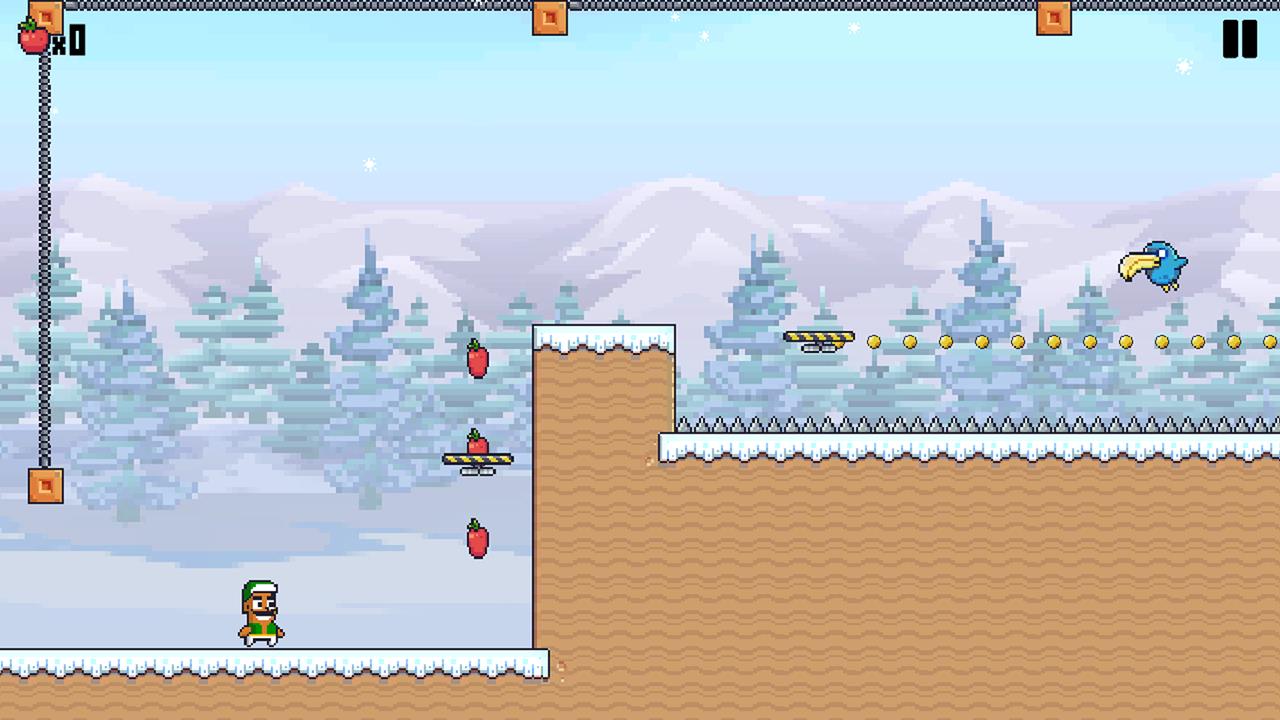This screenshot has width=1280, height=720.
Task: Select the elf character on the snowy ledge
Action: tap(258, 610)
